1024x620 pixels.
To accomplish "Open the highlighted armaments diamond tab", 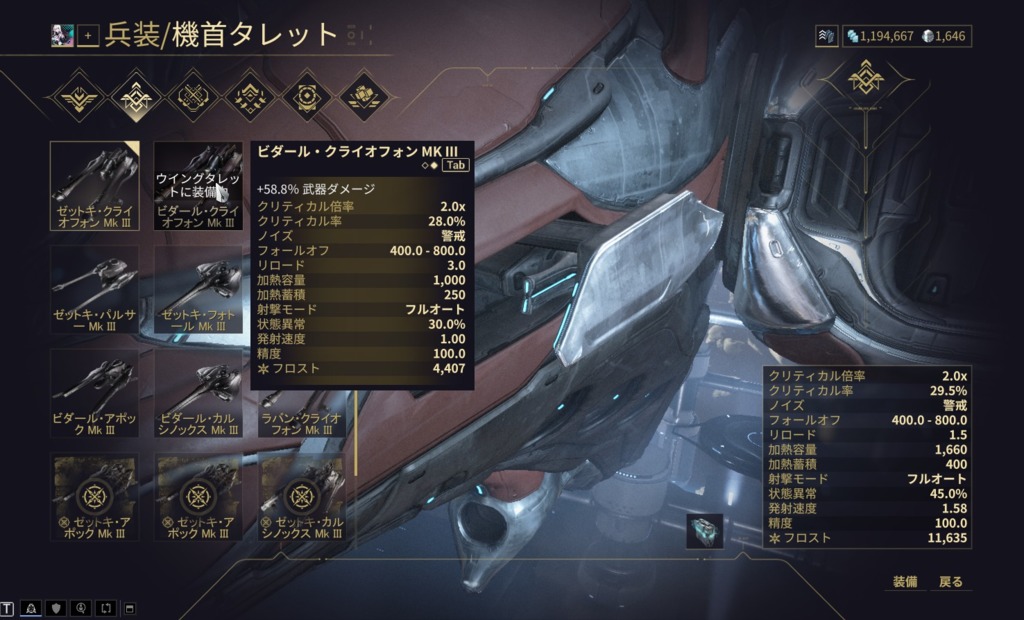I will (133, 97).
